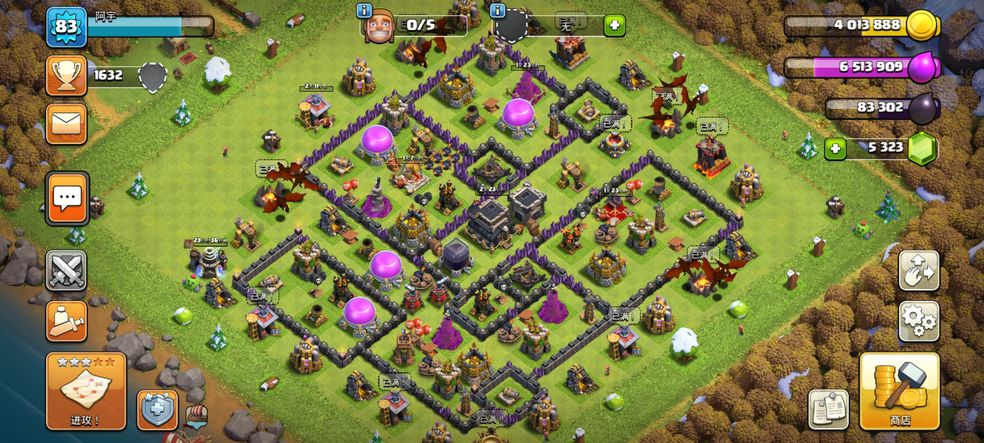Open the chat speech bubble
The width and height of the screenshot is (984, 443).
pyautogui.click(x=67, y=198)
